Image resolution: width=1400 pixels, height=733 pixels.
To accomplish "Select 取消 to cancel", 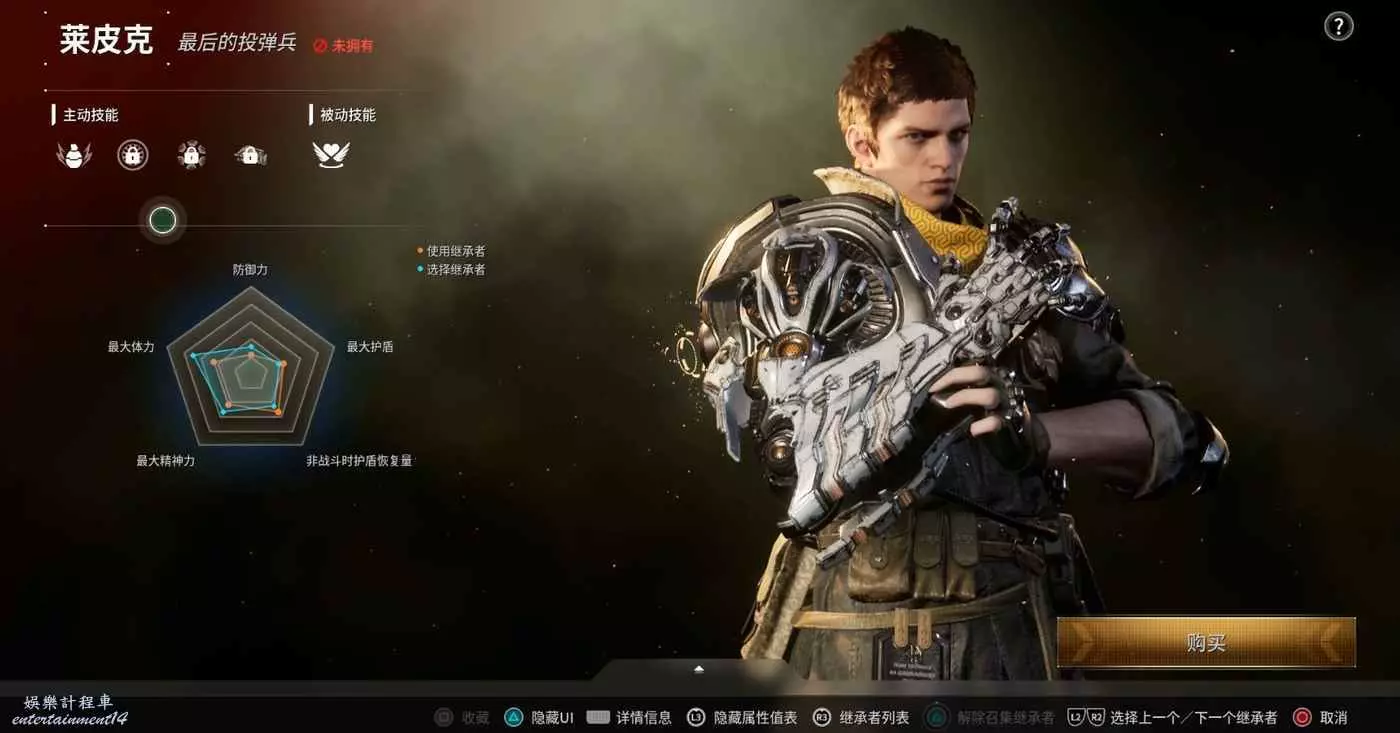I will [x=1320, y=717].
